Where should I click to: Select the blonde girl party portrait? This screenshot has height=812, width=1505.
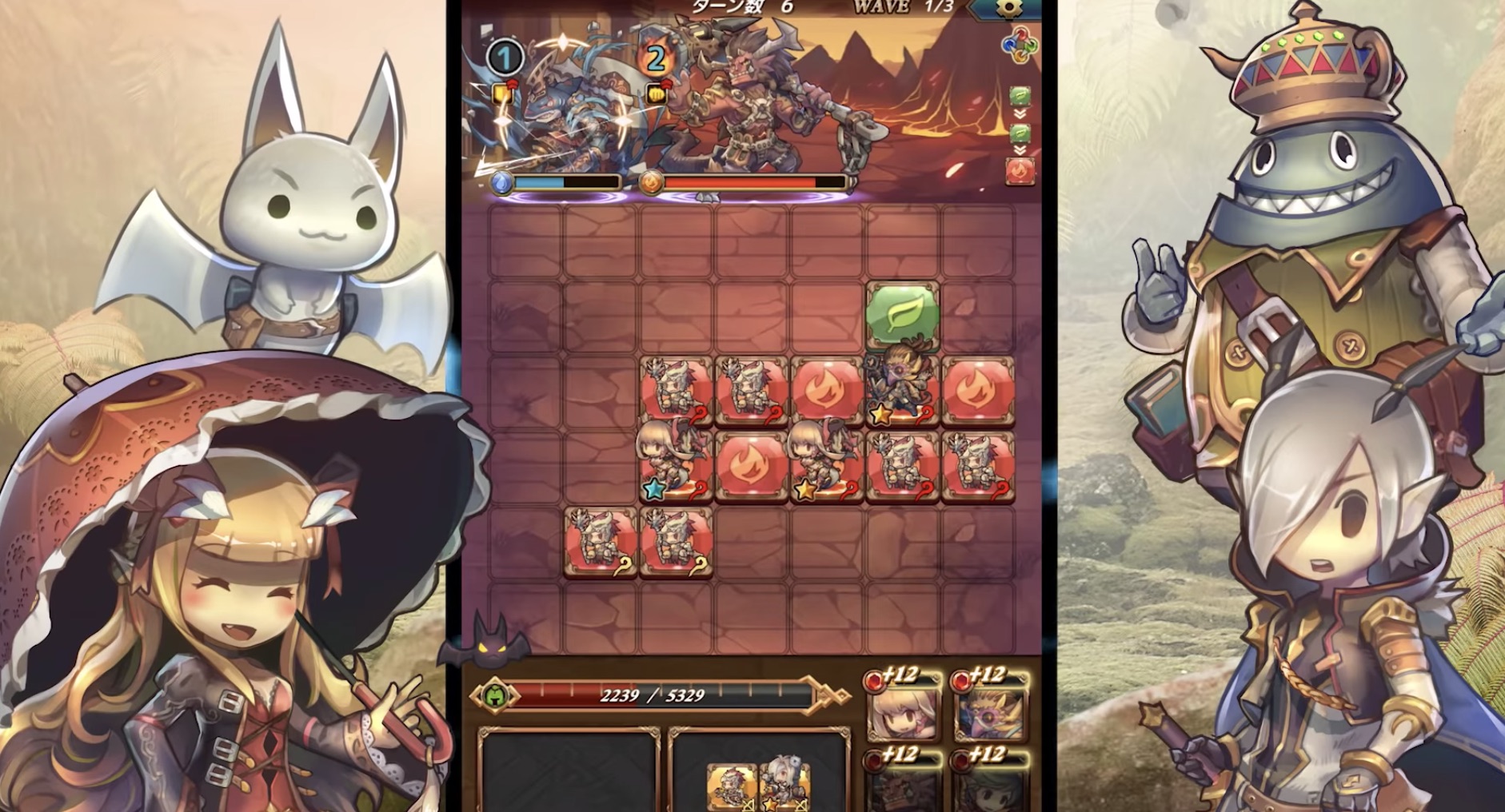903,710
